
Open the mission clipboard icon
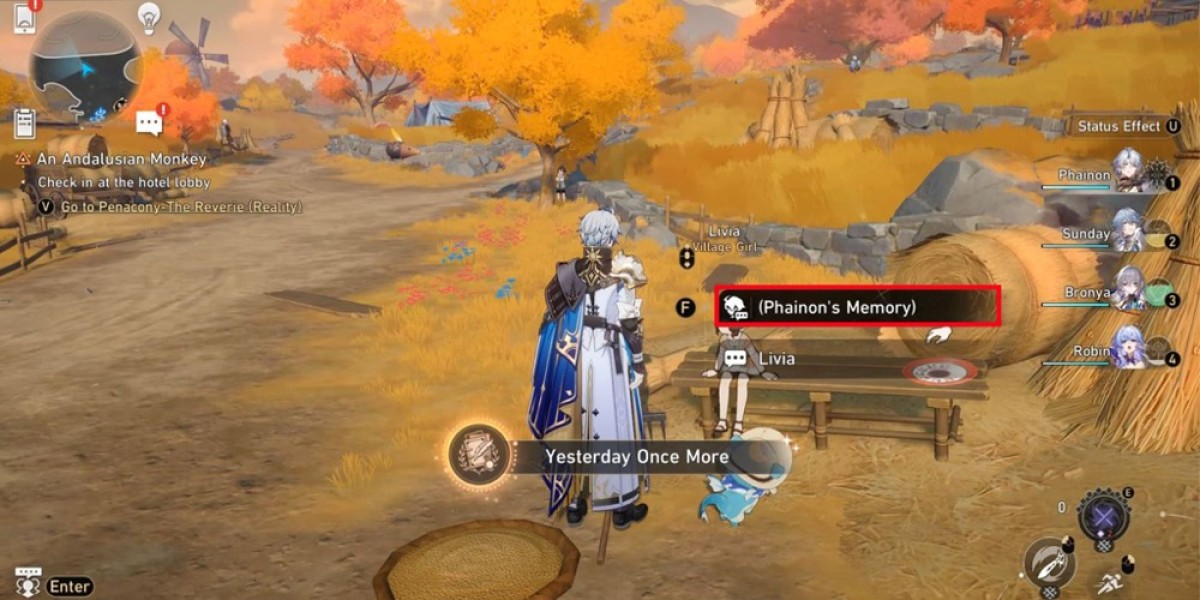tap(26, 122)
